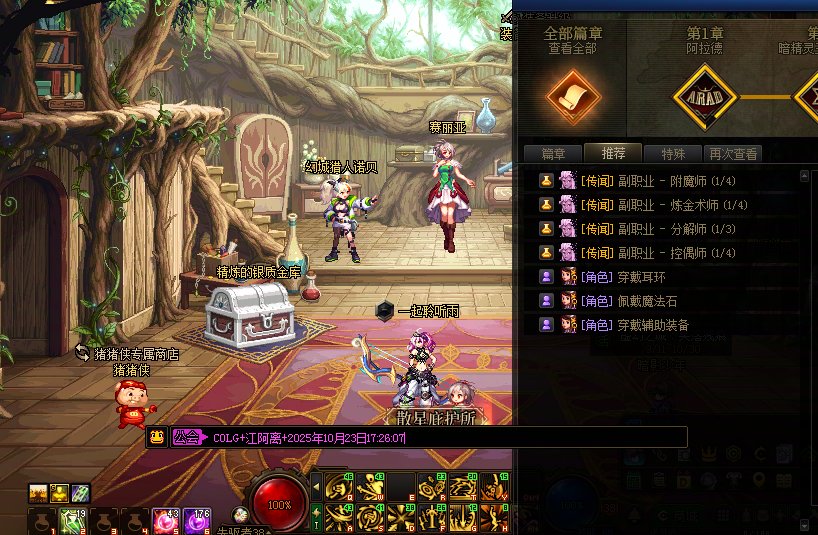
Task: Open Chapter 1 阿拉德 ARAD emblem
Action: pyautogui.click(x=704, y=97)
